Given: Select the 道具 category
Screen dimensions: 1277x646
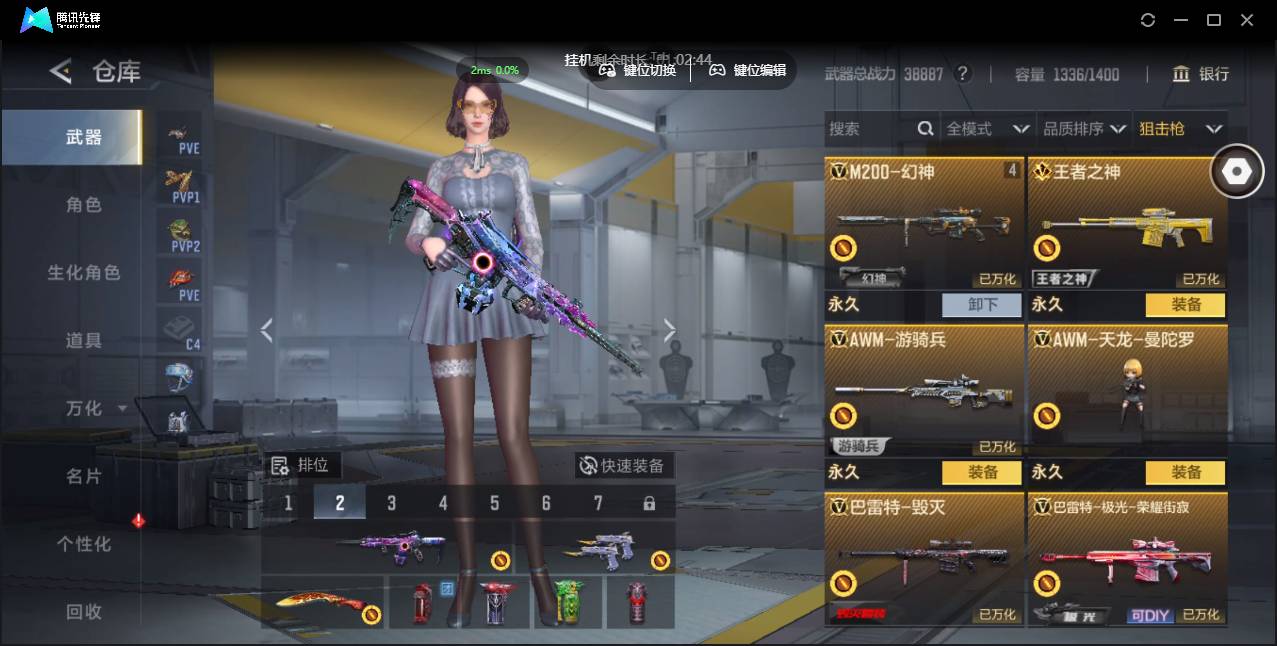Looking at the screenshot, I should point(84,341).
